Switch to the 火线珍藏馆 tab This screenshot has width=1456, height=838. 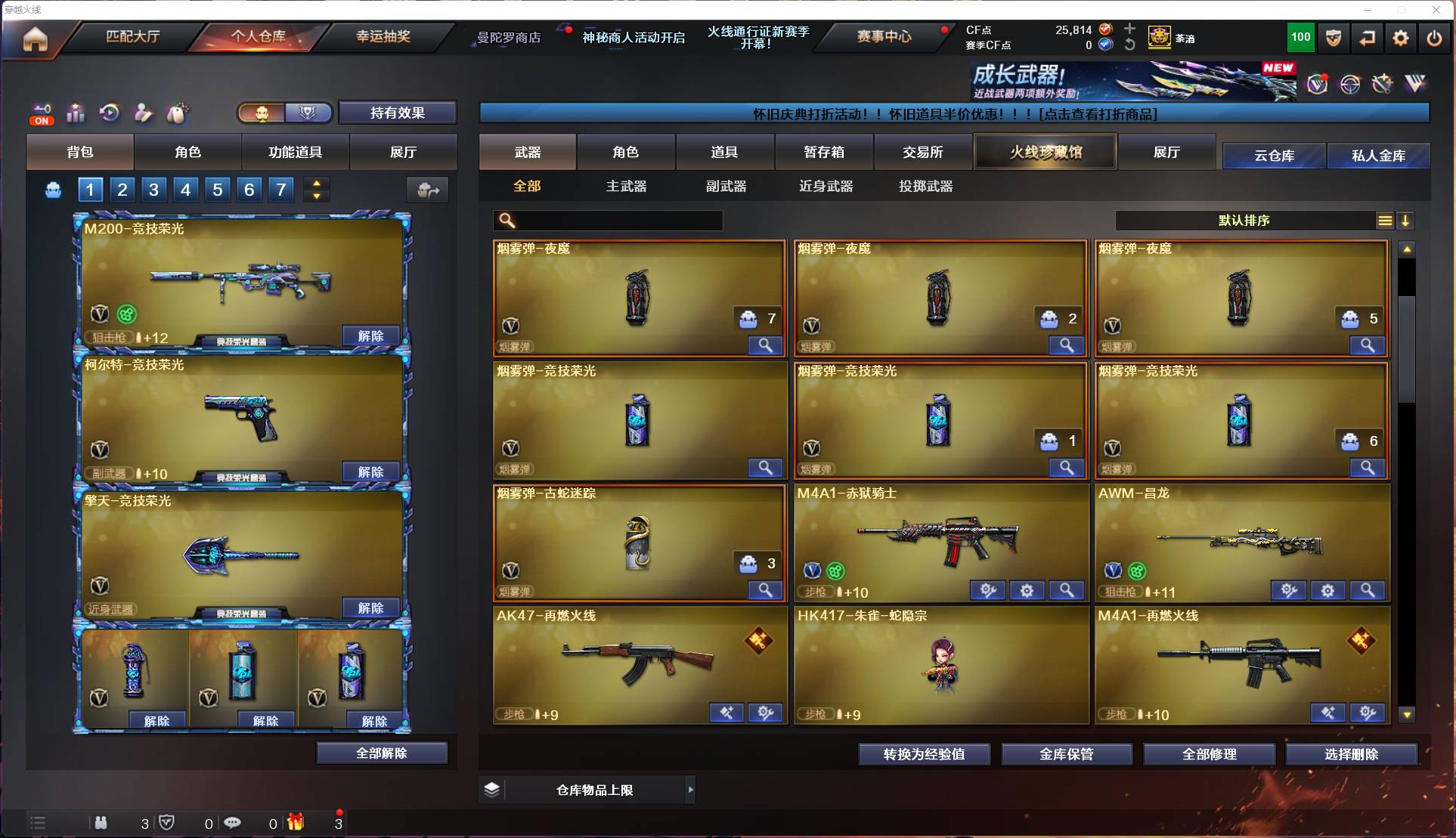click(1045, 151)
